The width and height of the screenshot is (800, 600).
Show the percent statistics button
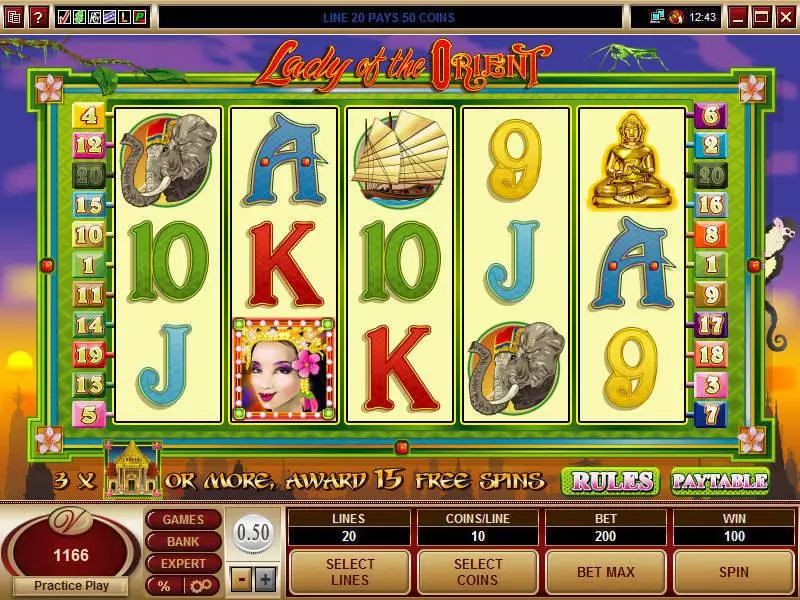161,586
